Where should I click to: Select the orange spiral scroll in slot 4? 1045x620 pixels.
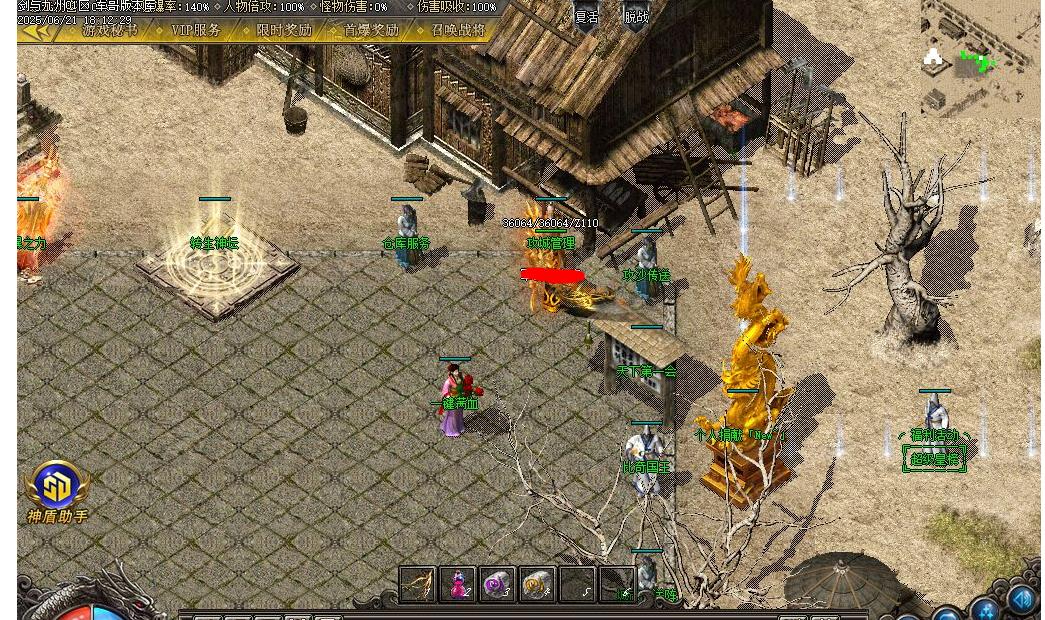[537, 584]
